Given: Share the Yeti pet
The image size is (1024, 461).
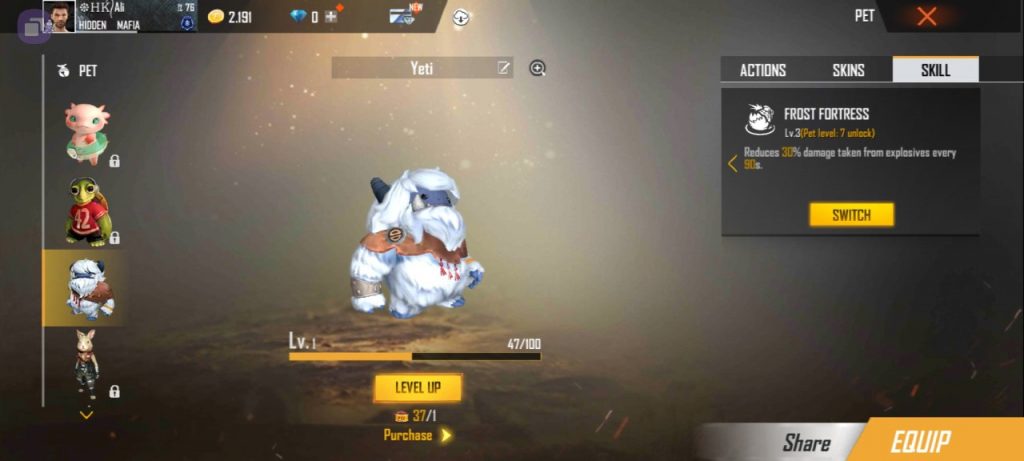Looking at the screenshot, I should [806, 442].
